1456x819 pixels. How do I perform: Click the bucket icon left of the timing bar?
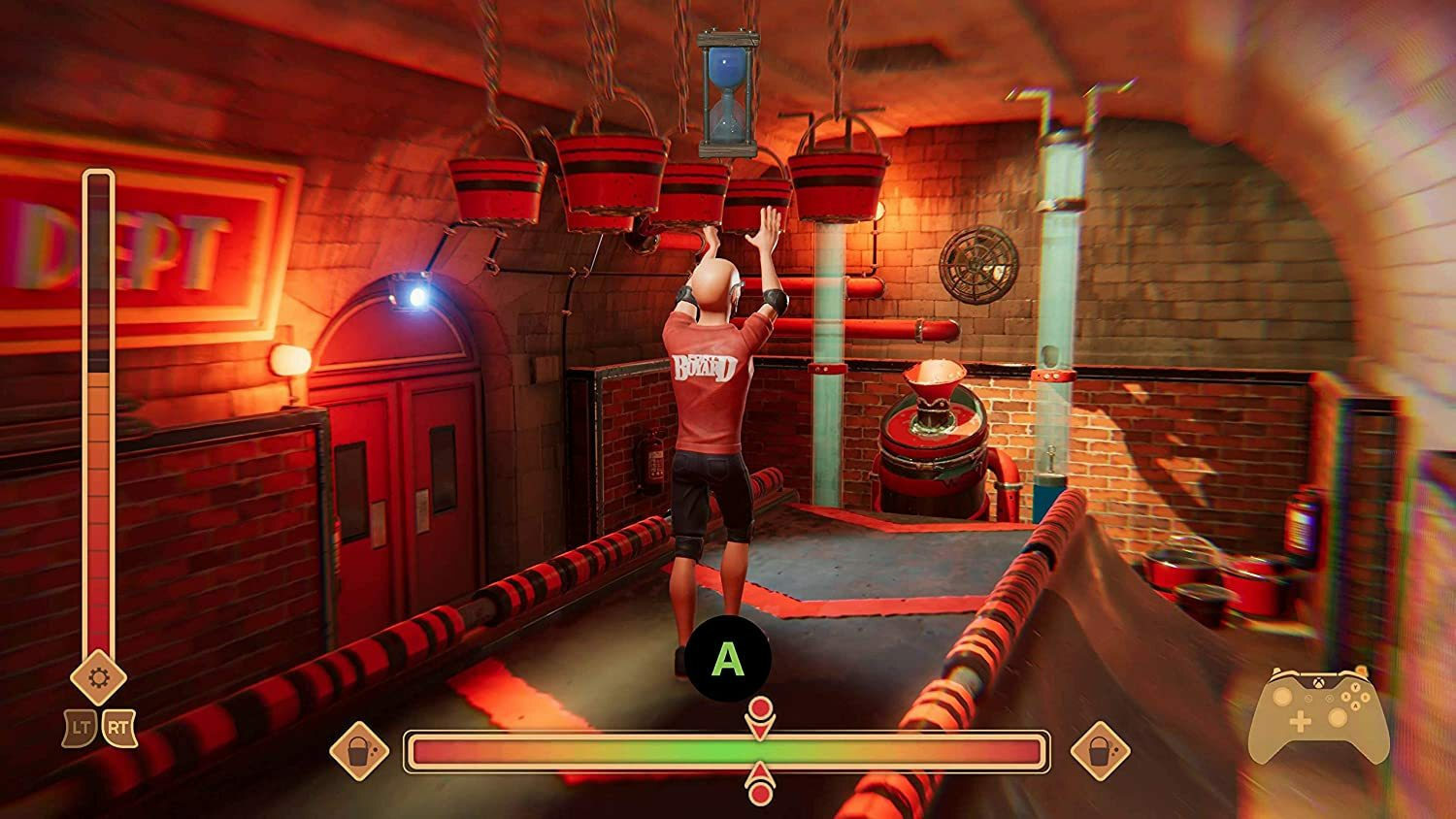pyautogui.click(x=360, y=753)
